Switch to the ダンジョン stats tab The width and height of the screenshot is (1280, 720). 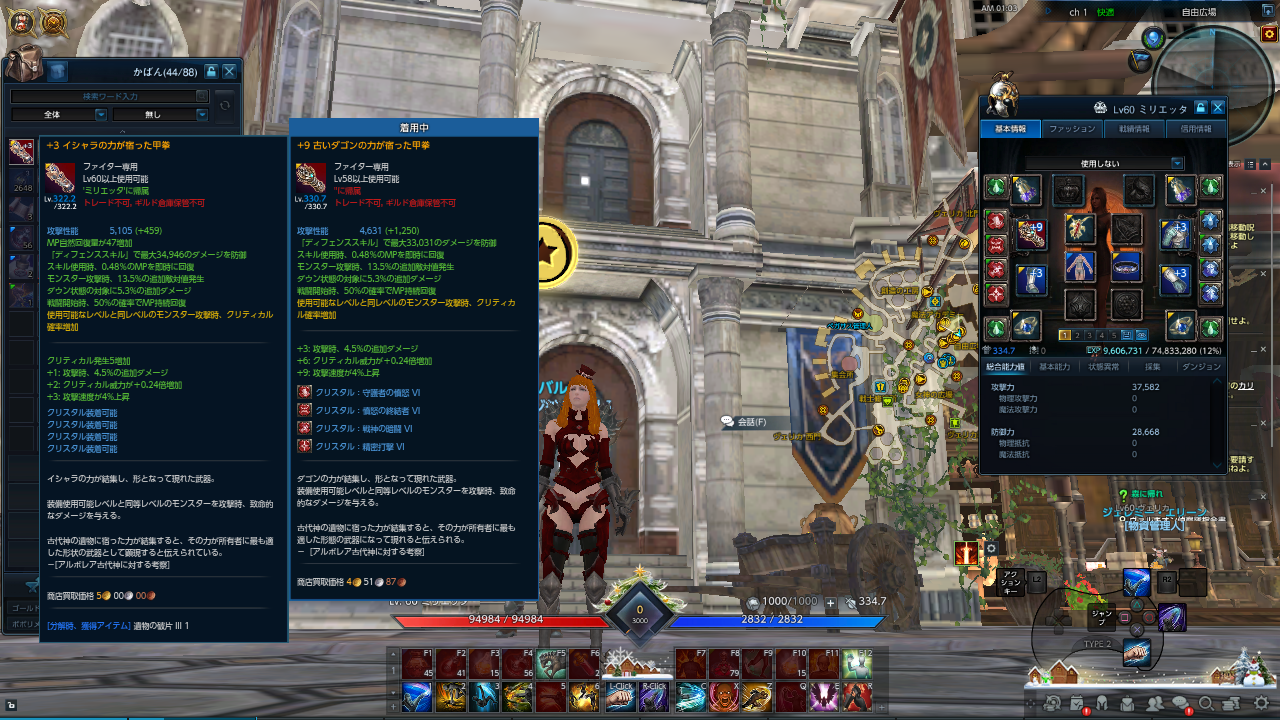[x=1202, y=365]
